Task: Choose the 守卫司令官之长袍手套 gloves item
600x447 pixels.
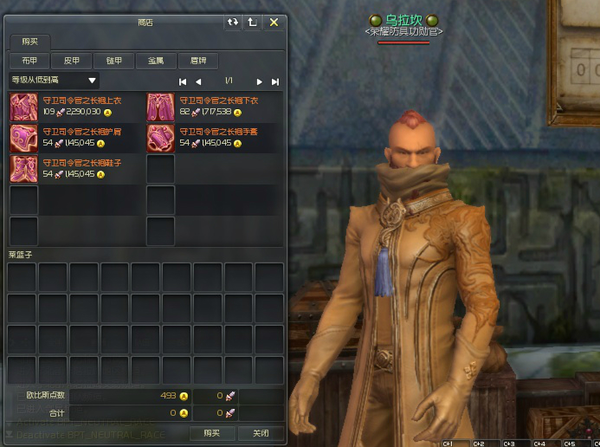Action: [161, 137]
